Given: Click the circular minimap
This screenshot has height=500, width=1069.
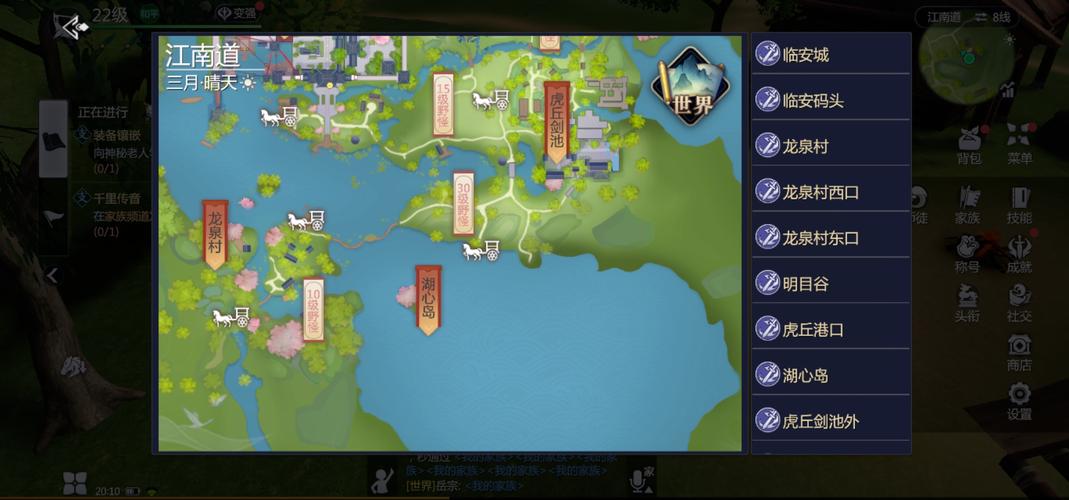Looking at the screenshot, I should [x=966, y=58].
